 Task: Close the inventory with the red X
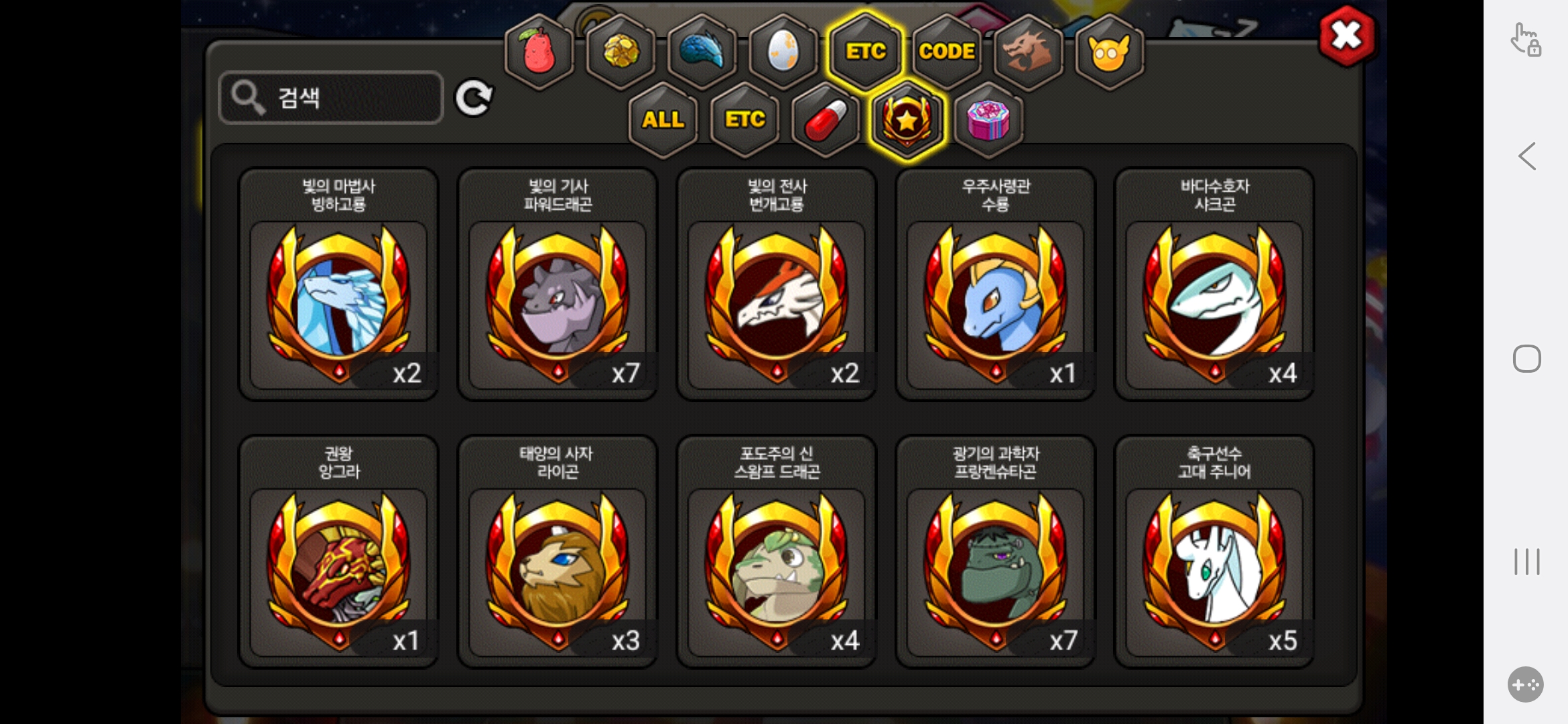(x=1346, y=36)
